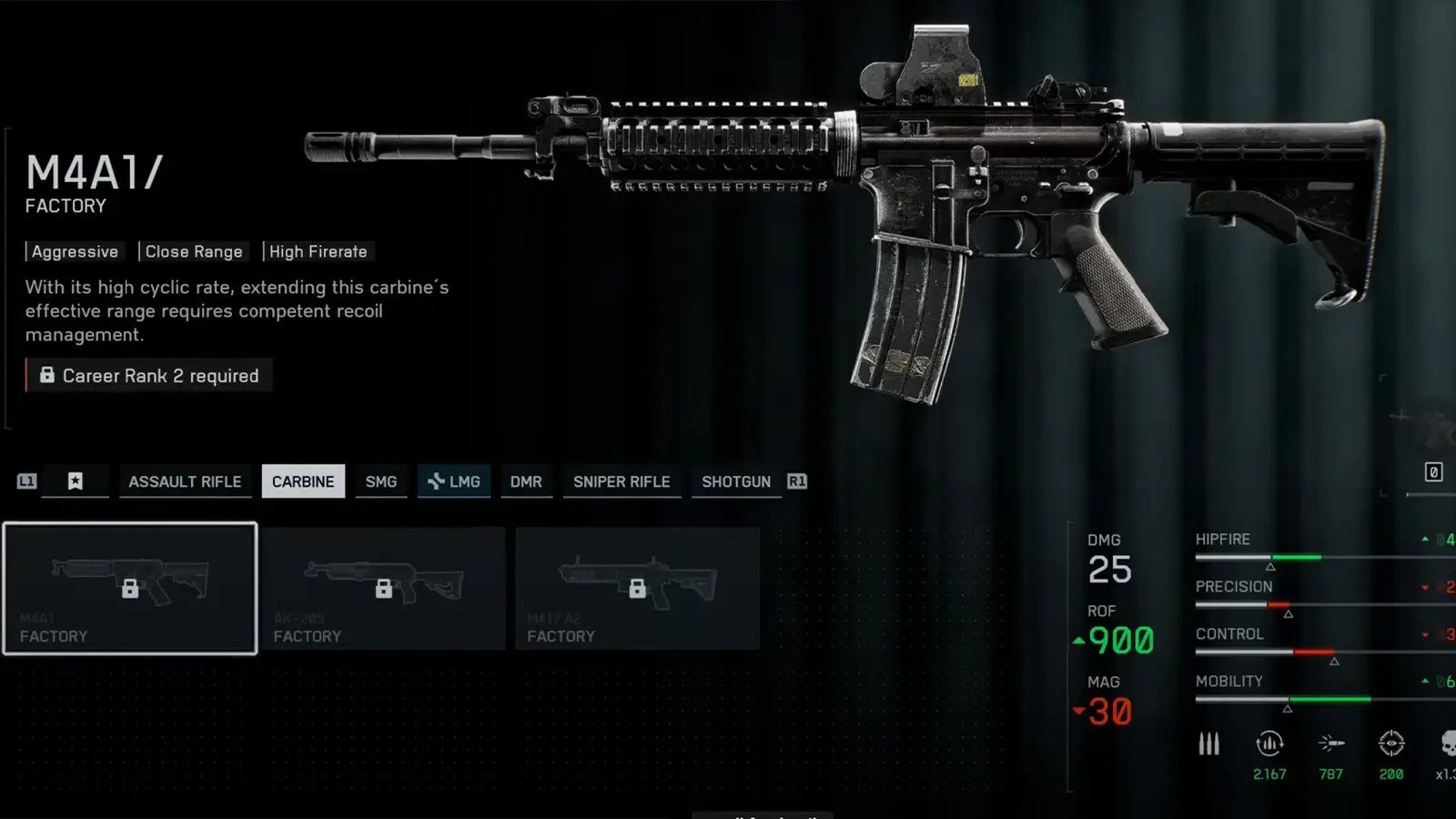Select the SHOTGUN weapon category
The width and height of the screenshot is (1456, 819).
(x=735, y=481)
